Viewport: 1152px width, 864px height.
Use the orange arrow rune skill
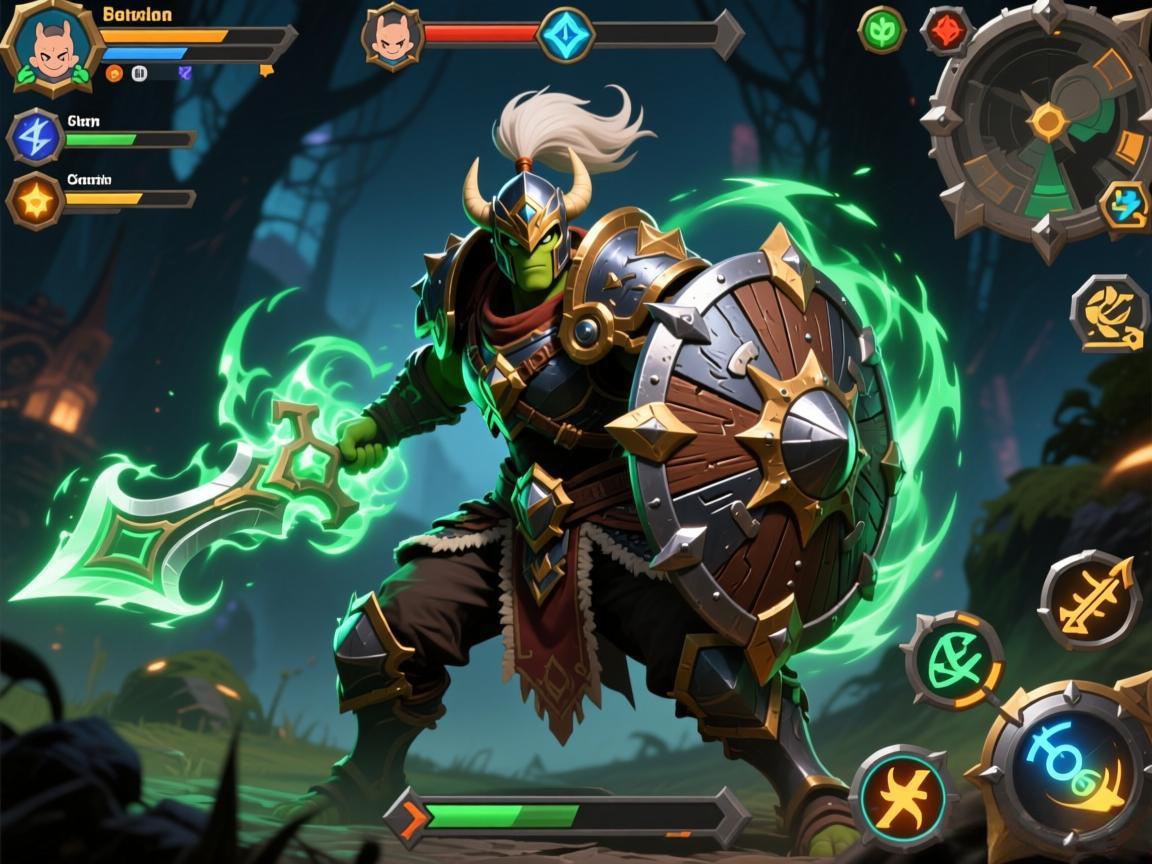1090,600
